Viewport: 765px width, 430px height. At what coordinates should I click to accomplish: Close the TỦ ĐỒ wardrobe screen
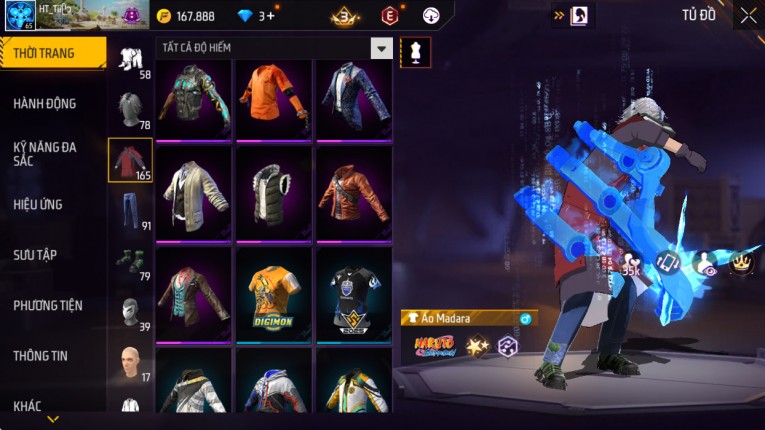click(x=749, y=15)
